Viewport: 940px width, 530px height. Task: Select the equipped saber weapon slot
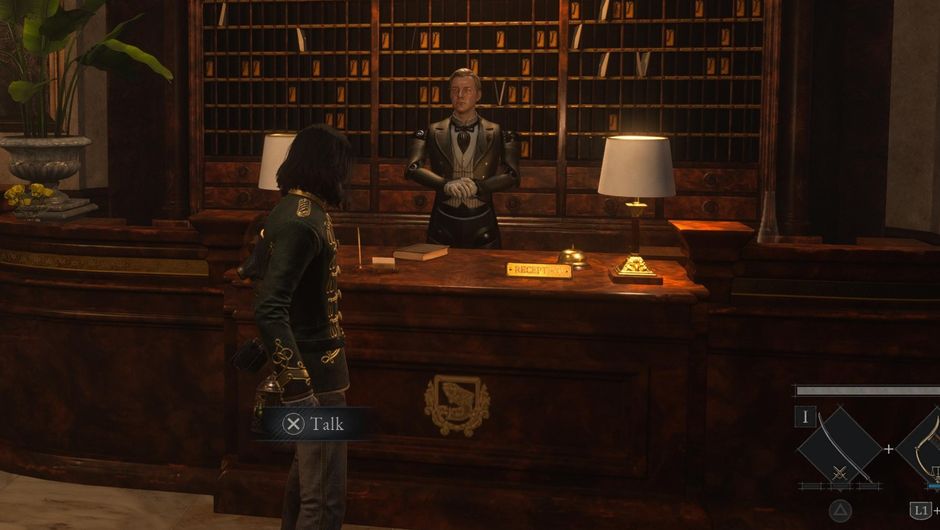(x=839, y=448)
